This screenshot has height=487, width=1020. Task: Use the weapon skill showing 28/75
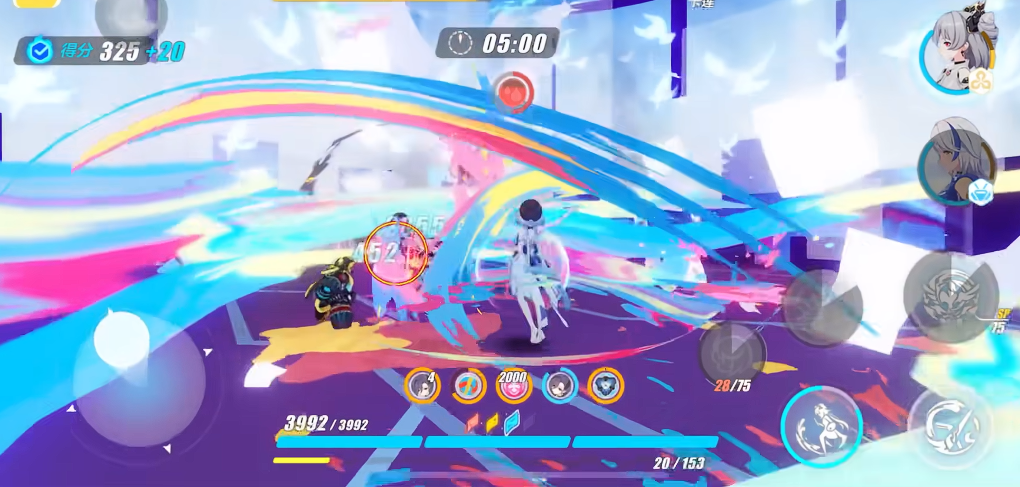(x=732, y=353)
